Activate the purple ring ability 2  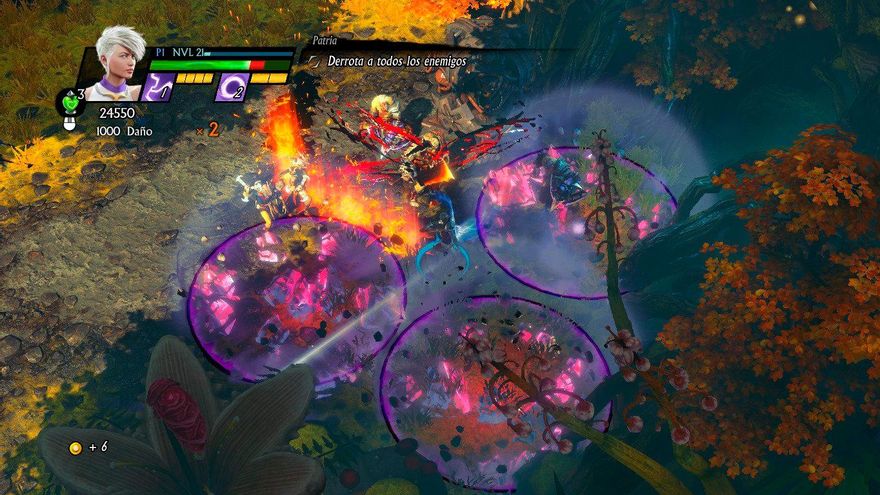232,87
